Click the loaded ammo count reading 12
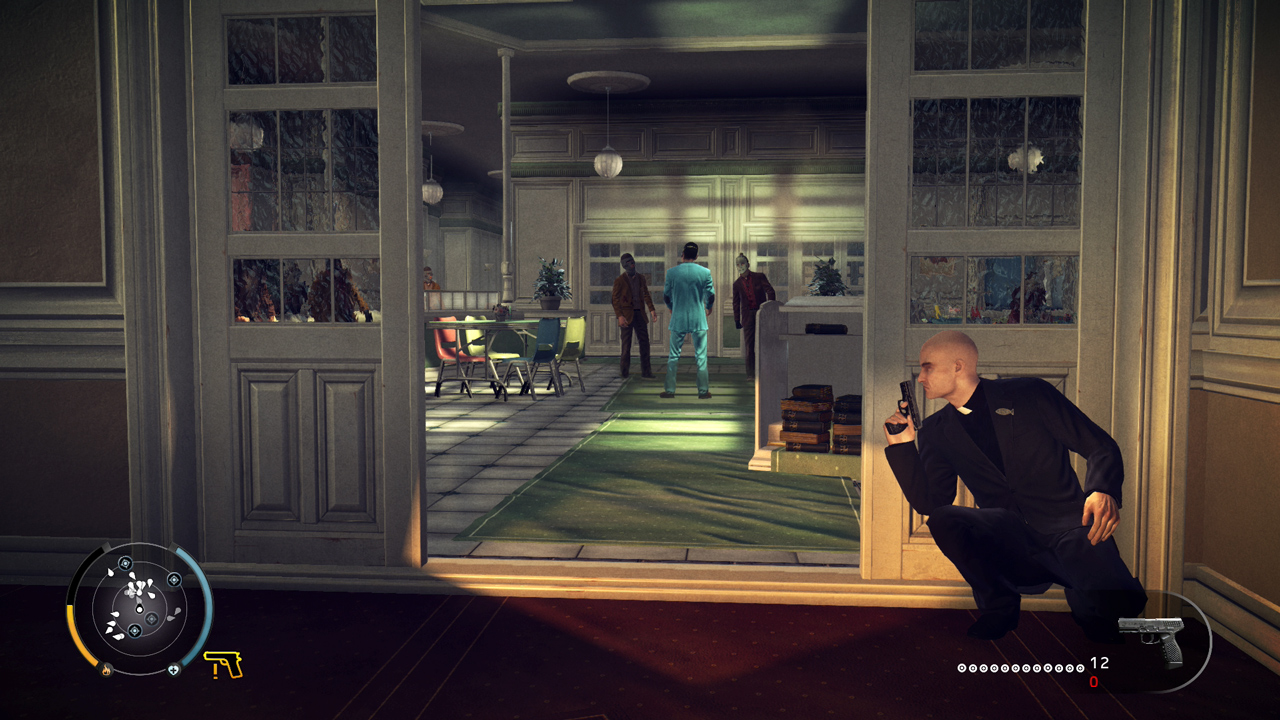This screenshot has height=720, width=1280. coord(1098,662)
